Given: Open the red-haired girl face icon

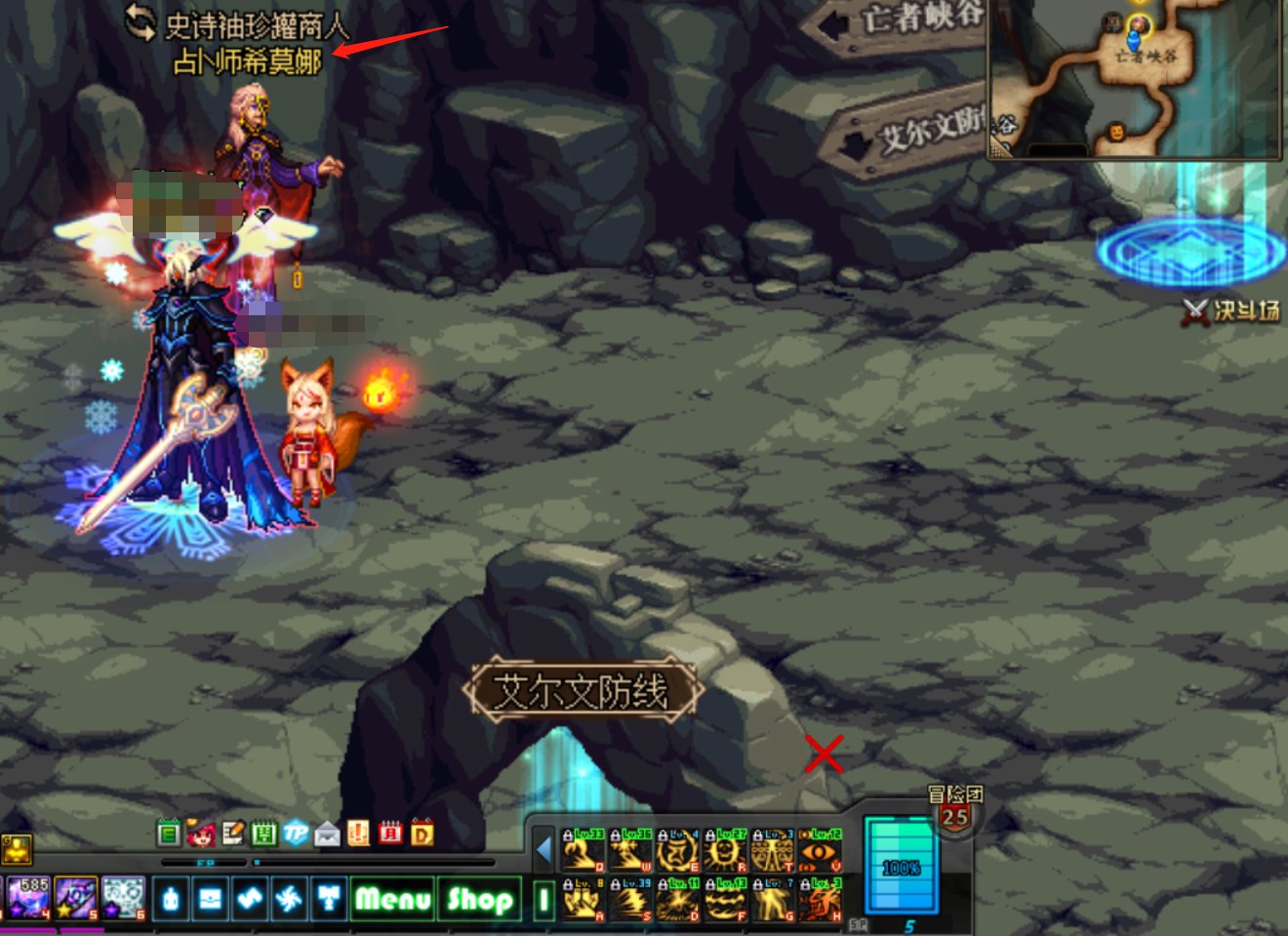Looking at the screenshot, I should point(201,834).
